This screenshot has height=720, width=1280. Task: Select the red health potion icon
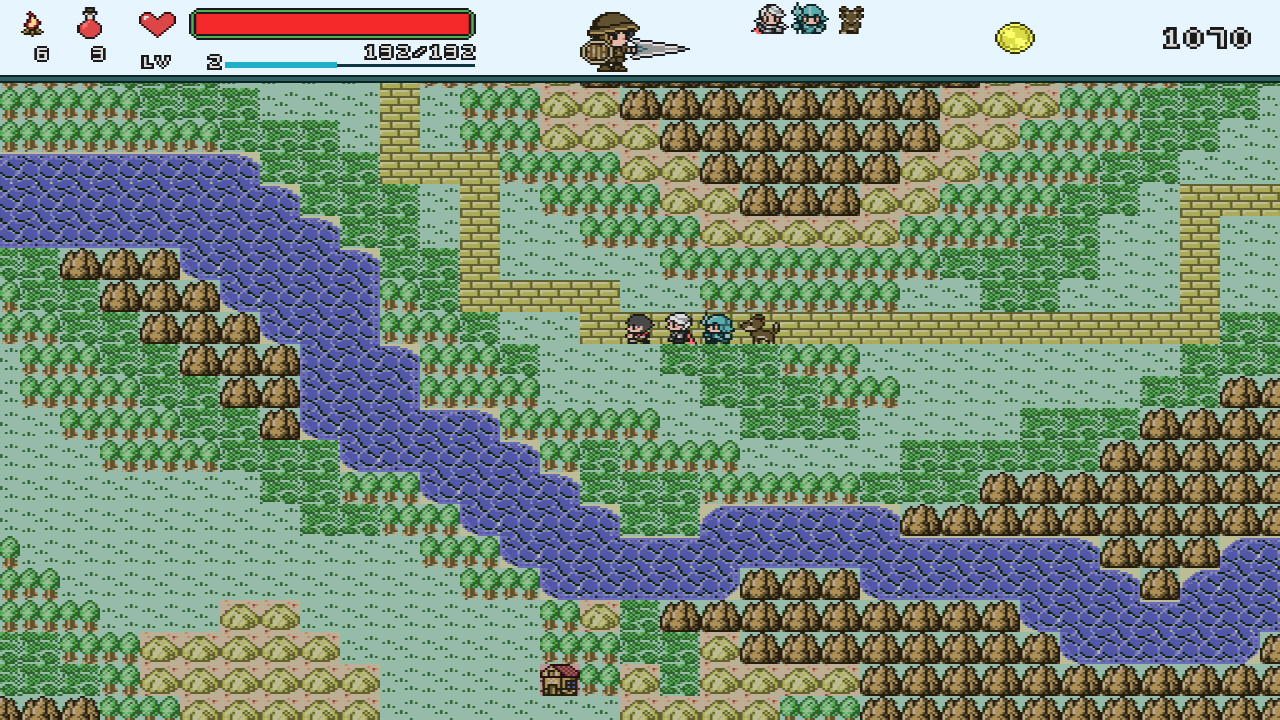tap(90, 26)
